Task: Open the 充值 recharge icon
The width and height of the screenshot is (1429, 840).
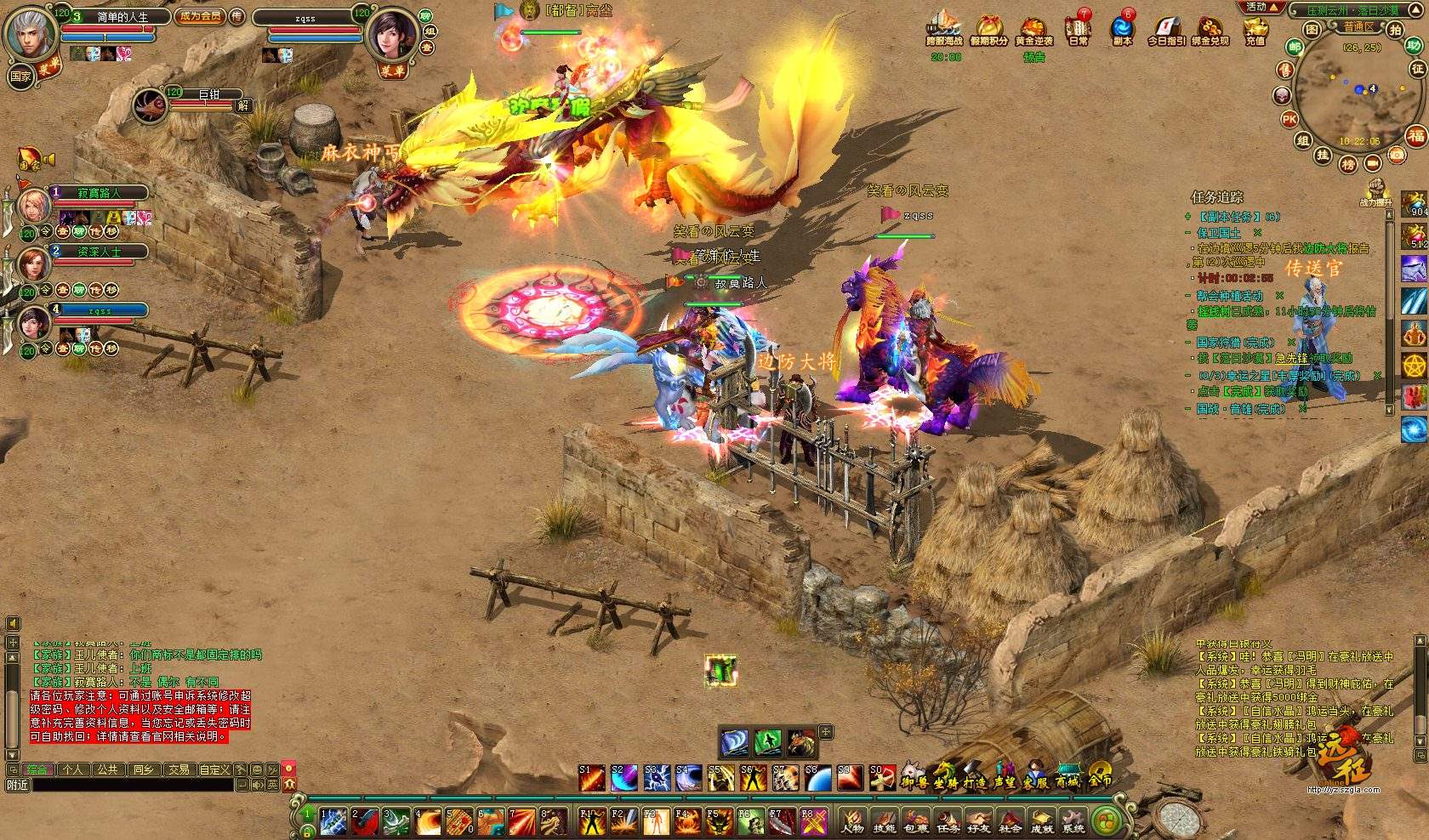Action: (1255, 30)
